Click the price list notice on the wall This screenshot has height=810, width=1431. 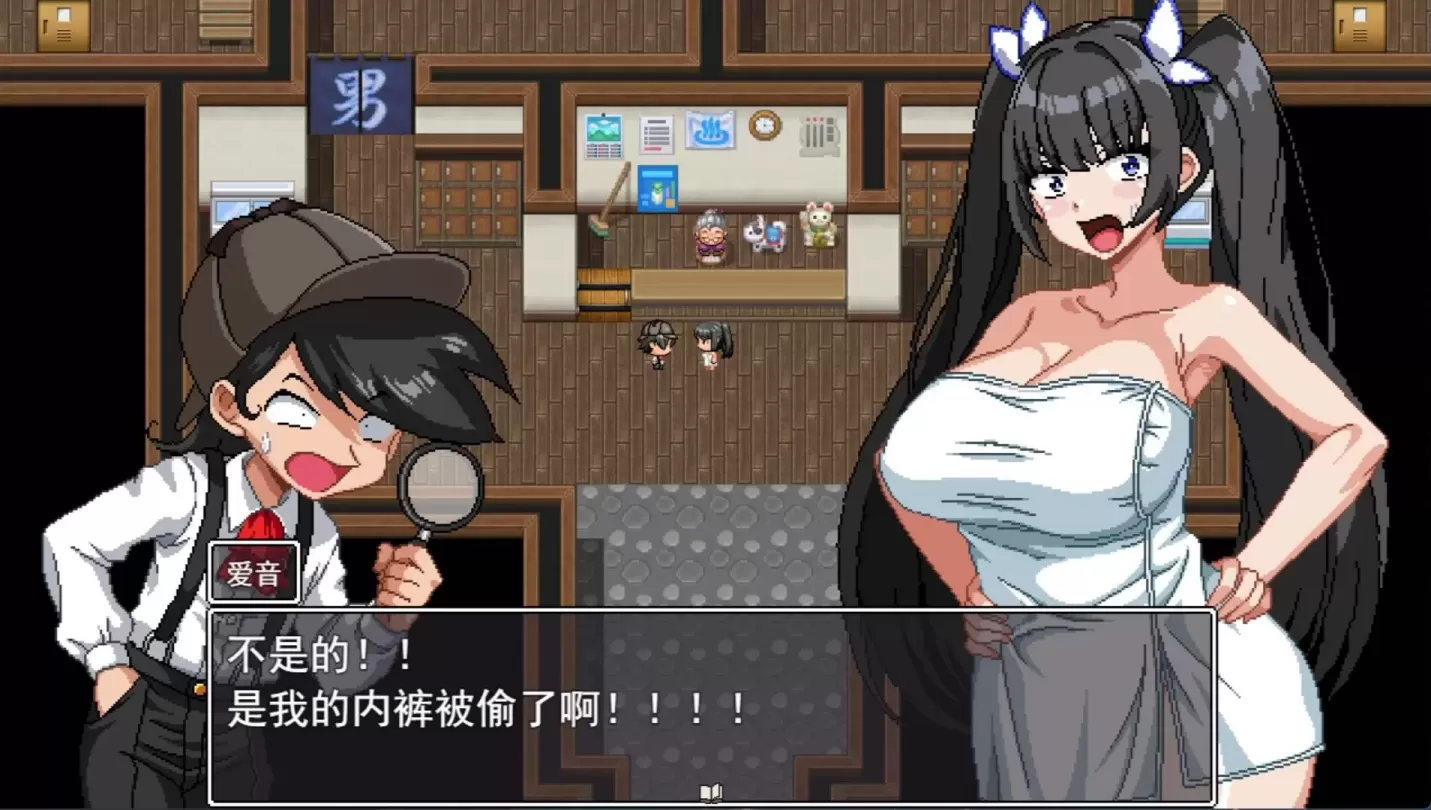tap(655, 133)
